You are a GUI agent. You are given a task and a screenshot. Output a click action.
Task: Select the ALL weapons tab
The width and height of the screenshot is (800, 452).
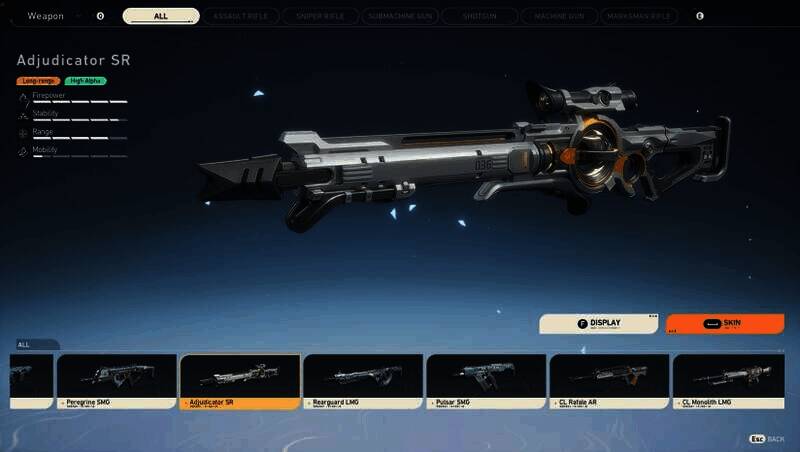(161, 16)
